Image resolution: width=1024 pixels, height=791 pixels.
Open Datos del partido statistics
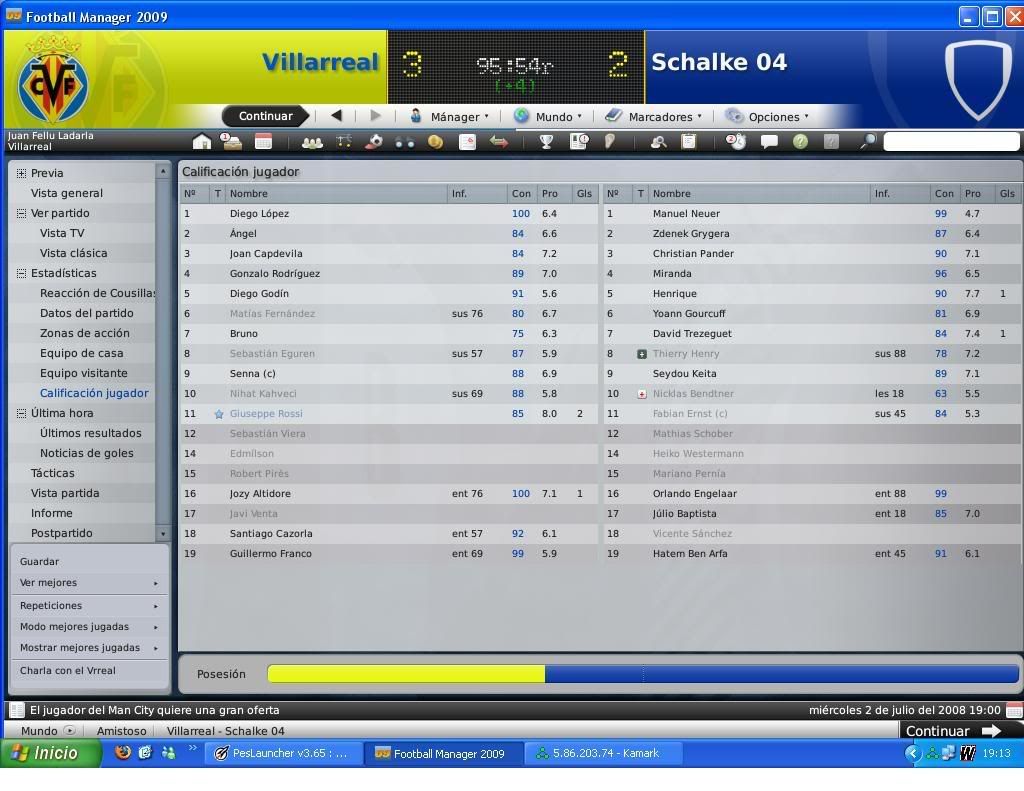coord(86,313)
